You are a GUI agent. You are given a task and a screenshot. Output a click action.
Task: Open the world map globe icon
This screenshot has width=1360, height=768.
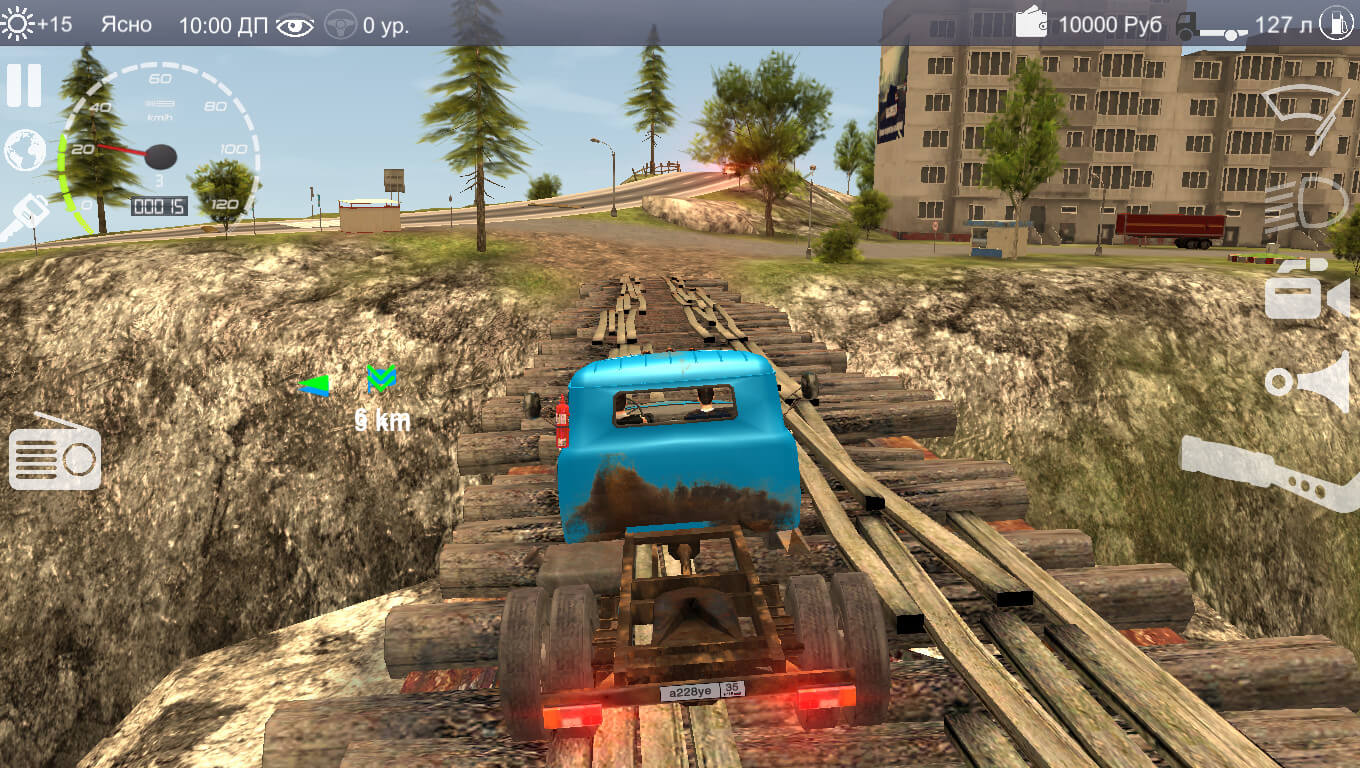coord(25,150)
